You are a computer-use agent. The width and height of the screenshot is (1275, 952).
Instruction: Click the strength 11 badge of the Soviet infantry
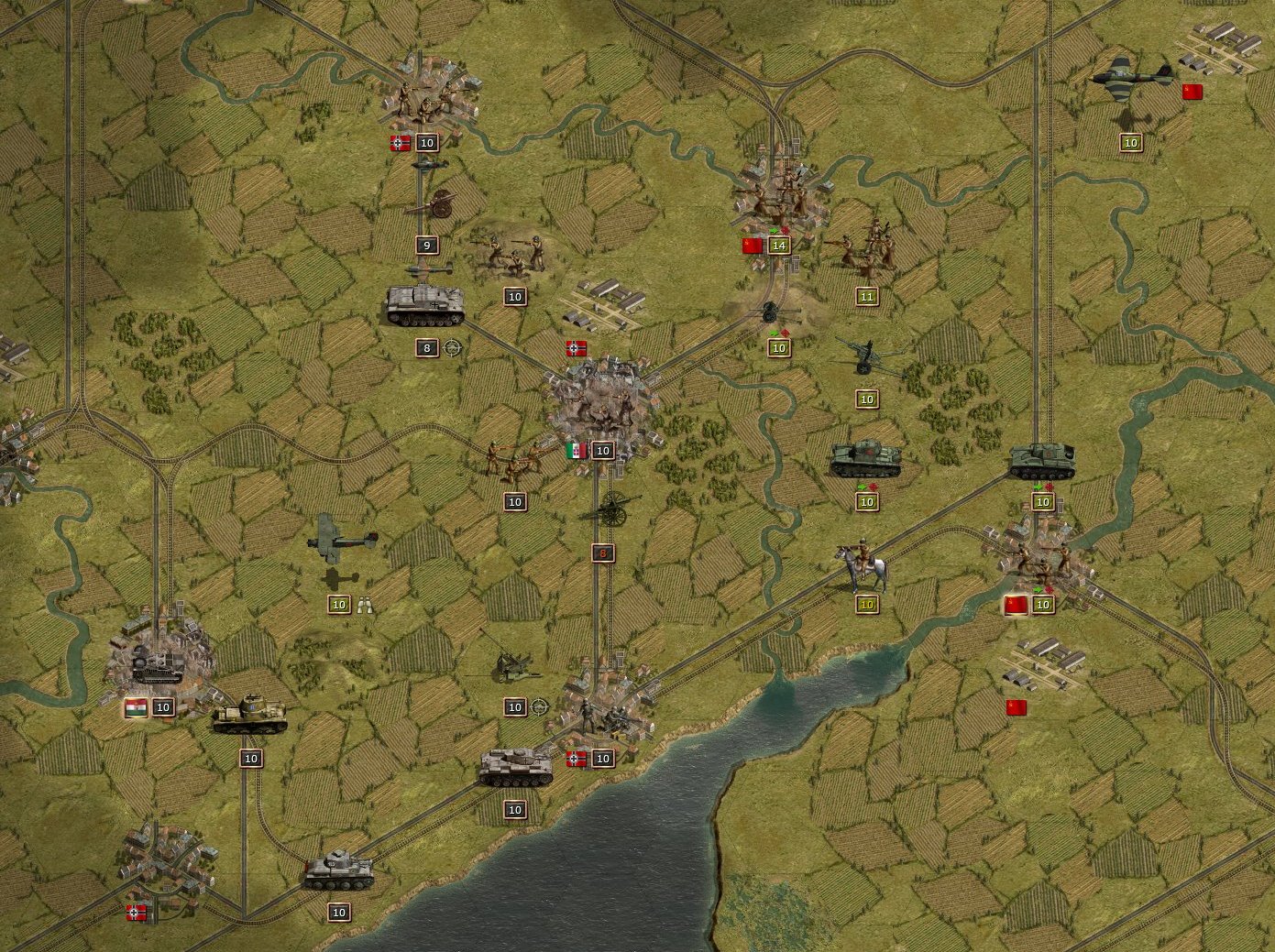tap(866, 295)
